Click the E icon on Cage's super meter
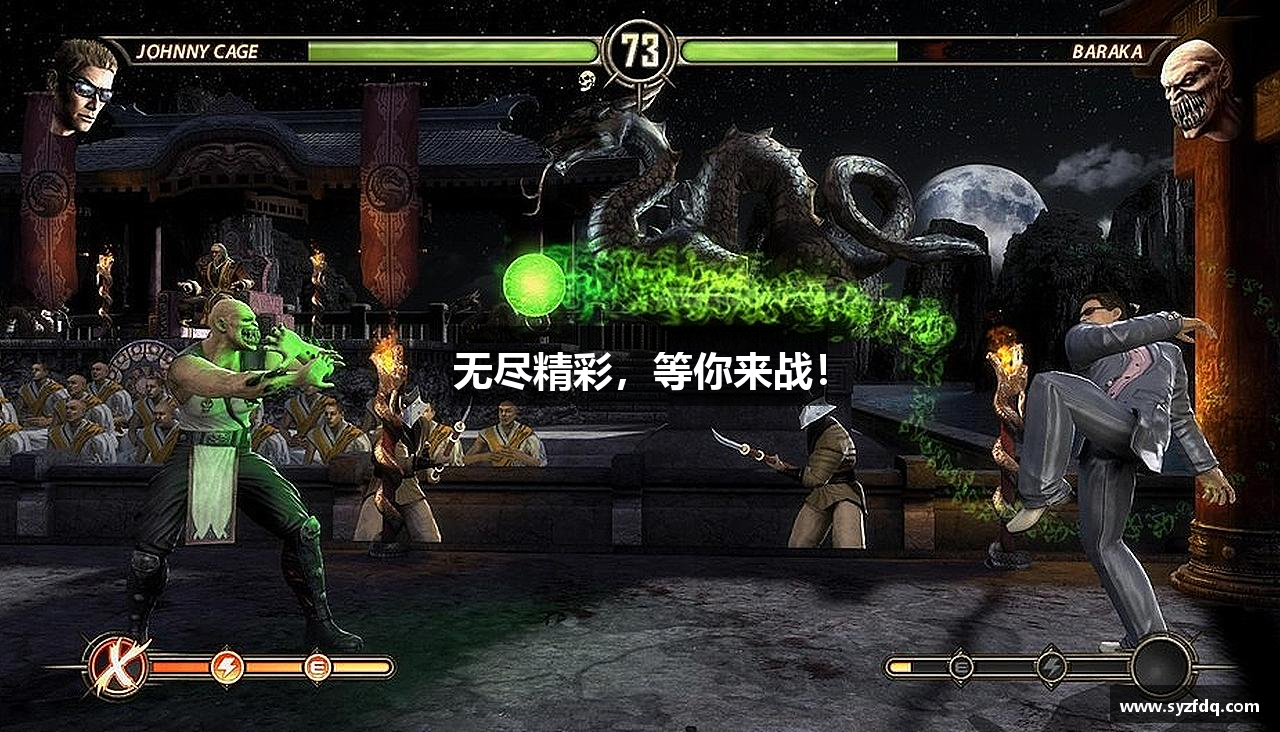This screenshot has height=732, width=1280. [x=318, y=666]
